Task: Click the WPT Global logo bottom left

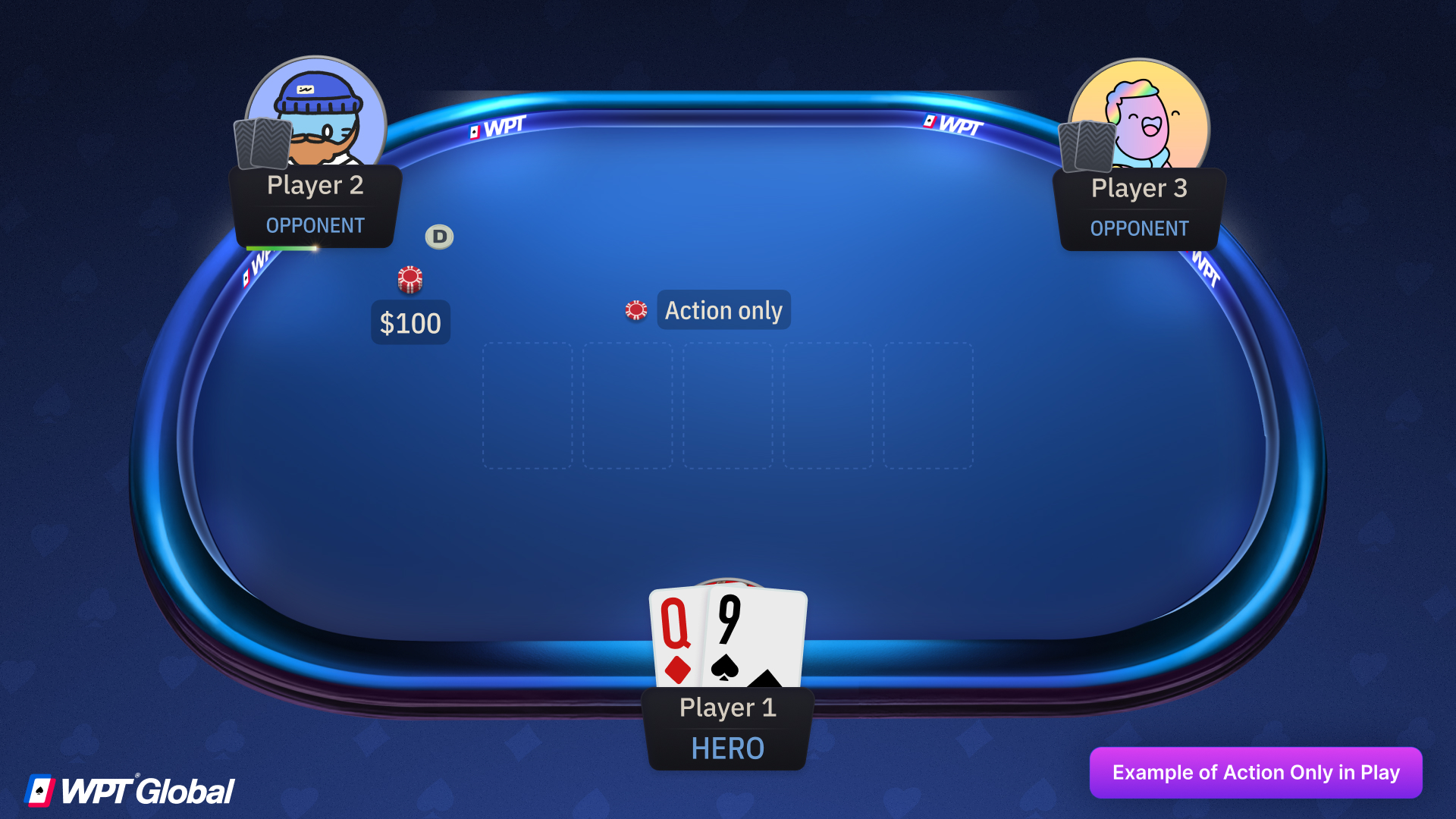Action: pyautogui.click(x=129, y=789)
